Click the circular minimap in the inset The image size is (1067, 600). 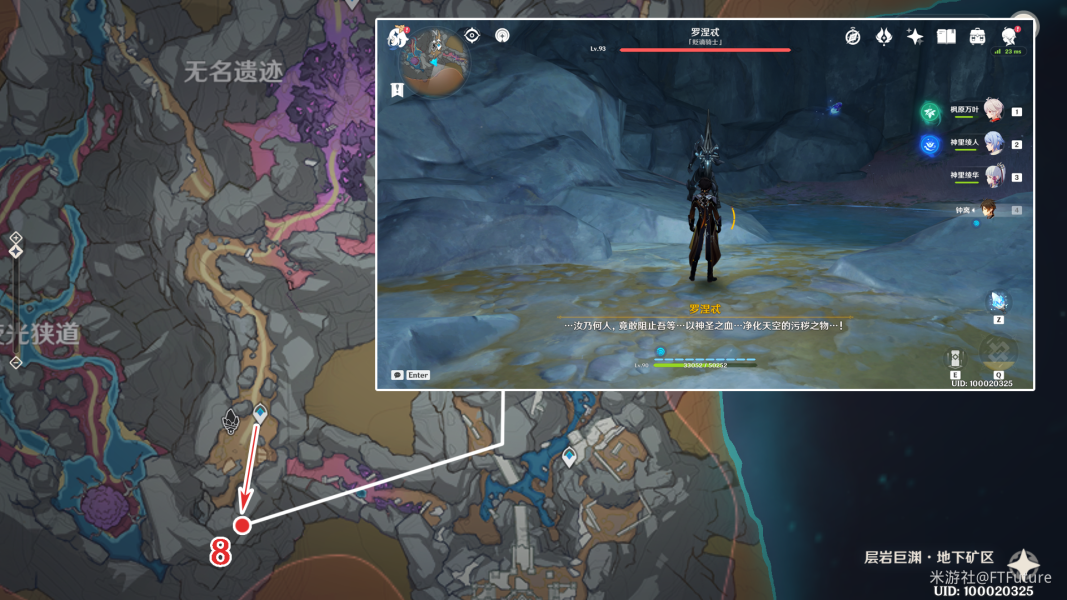[x=434, y=61]
